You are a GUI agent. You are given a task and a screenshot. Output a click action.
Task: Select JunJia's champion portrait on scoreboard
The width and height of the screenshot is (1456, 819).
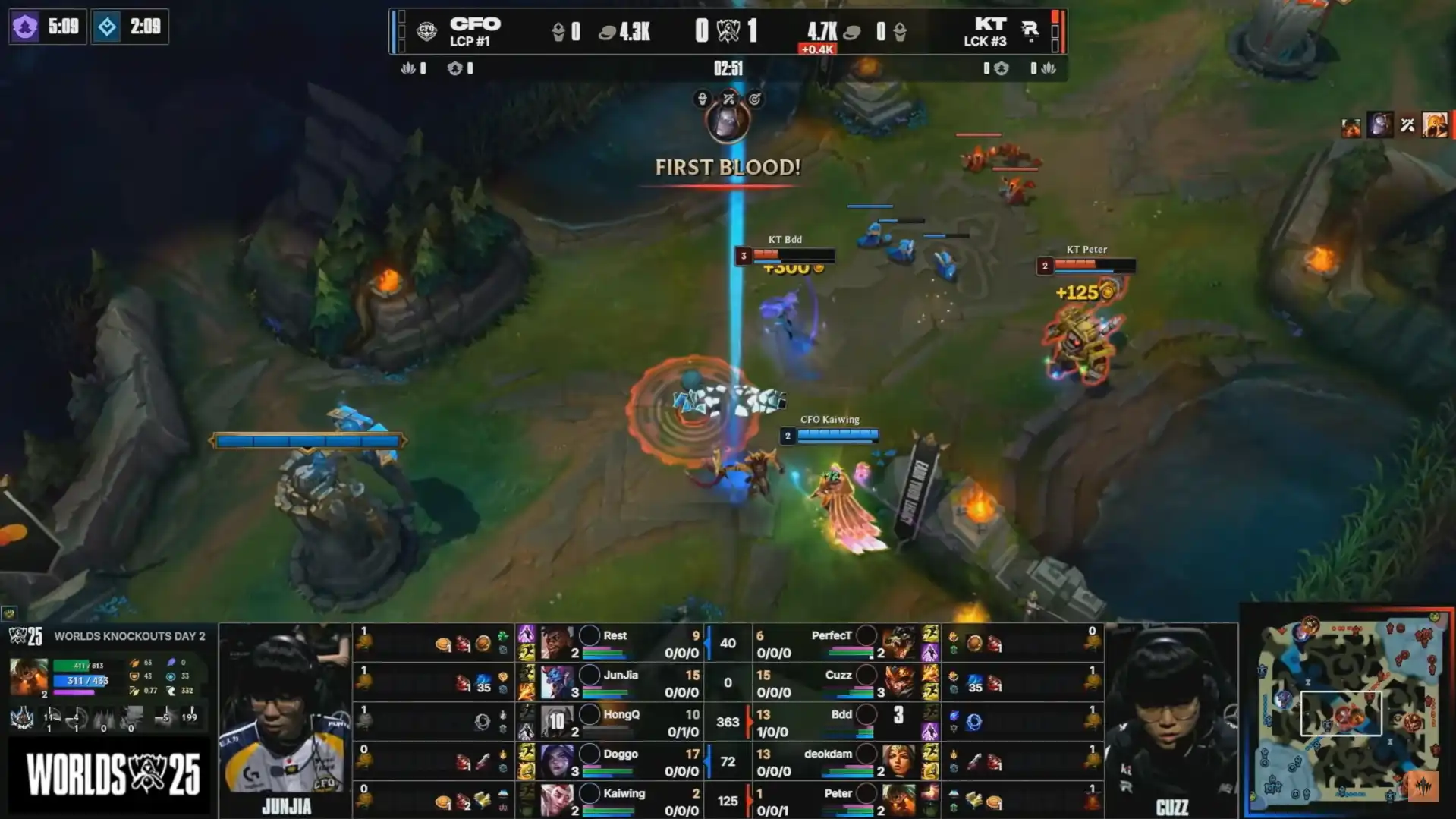click(557, 682)
